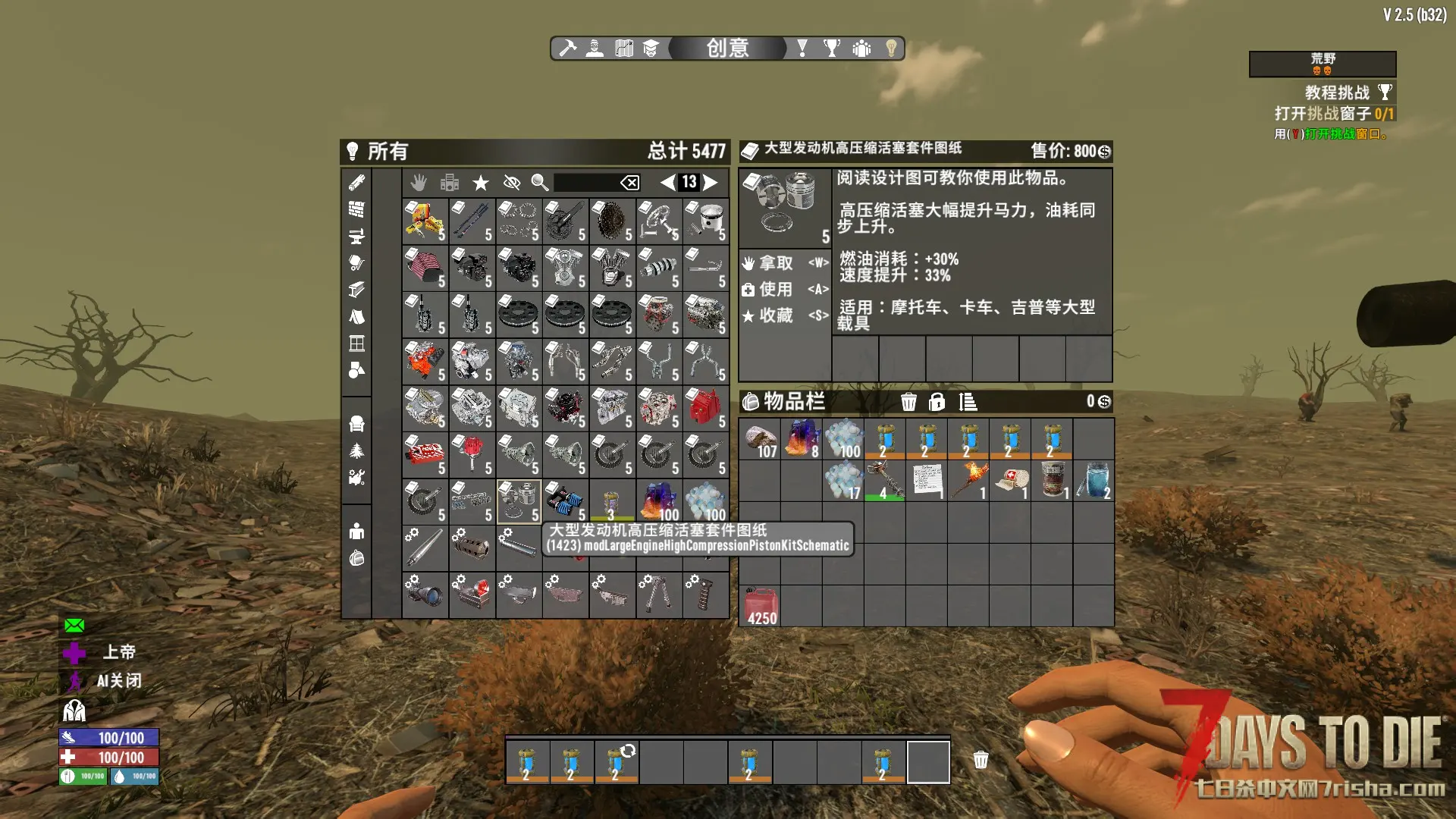This screenshot has width=1456, height=819.
Task: Go to the previous creative menu page
Action: 667,182
